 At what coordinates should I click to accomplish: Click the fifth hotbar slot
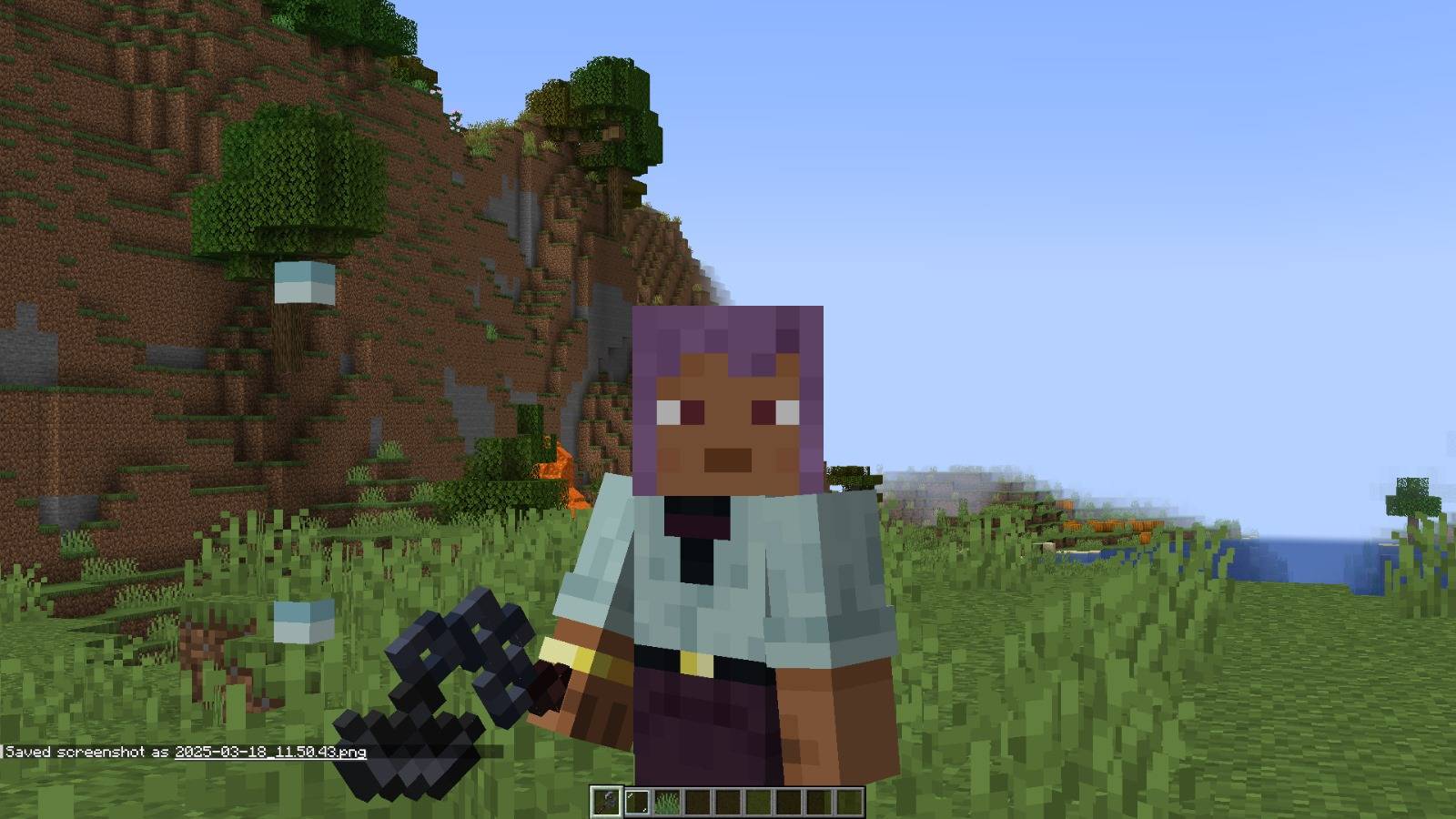[727, 801]
